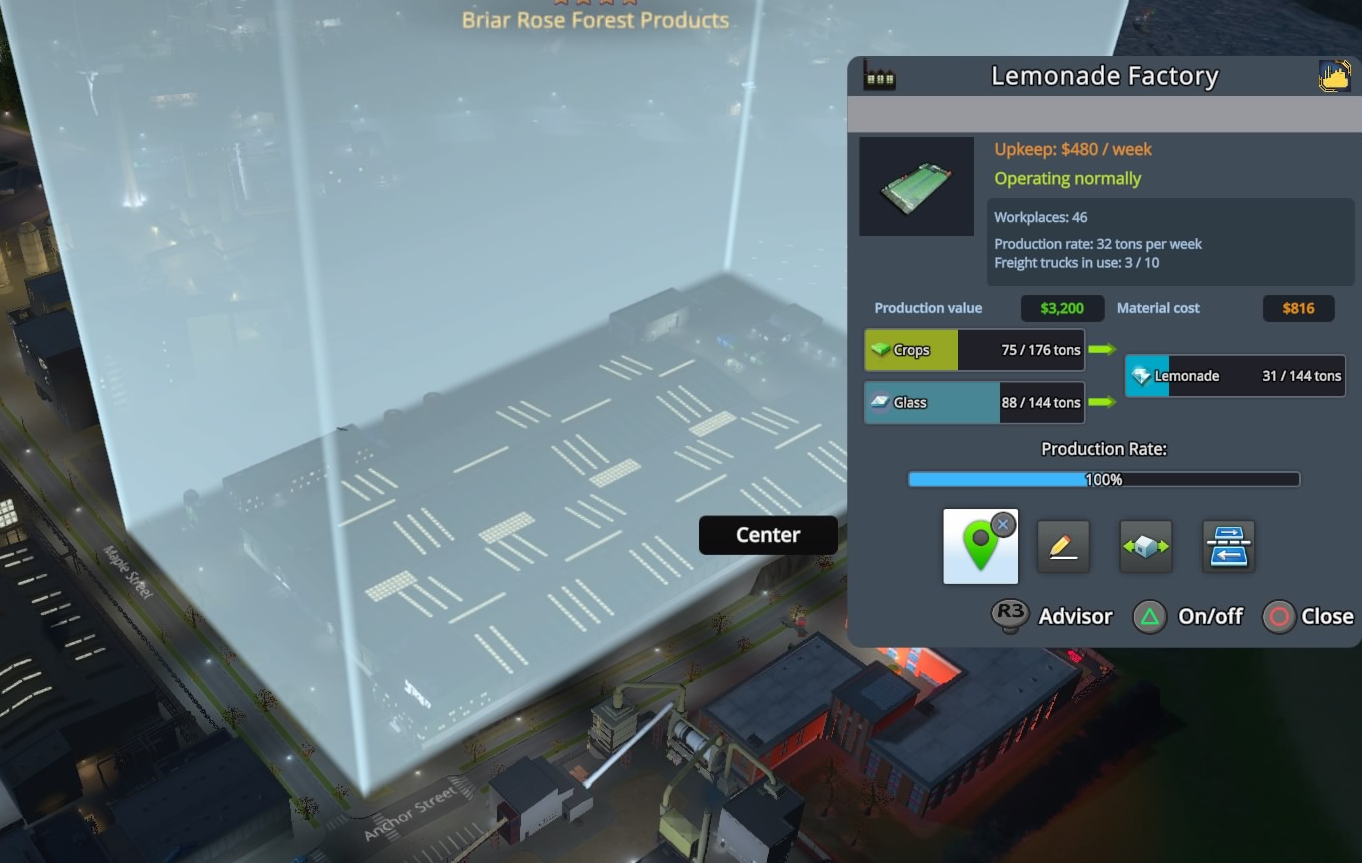Dismiss the small X on the location pin
The height and width of the screenshot is (863, 1362).
point(1004,524)
